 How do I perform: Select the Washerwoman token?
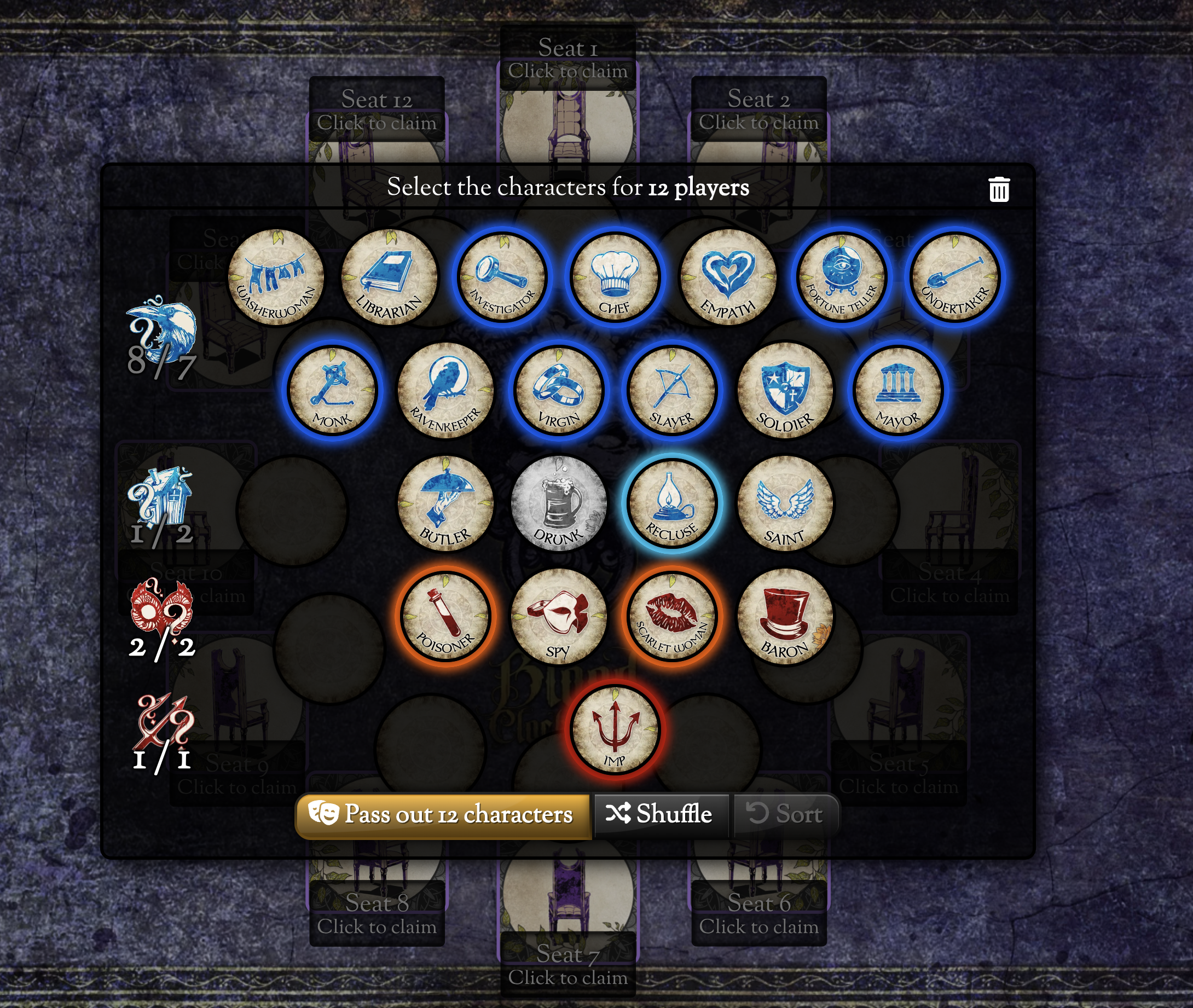point(276,277)
